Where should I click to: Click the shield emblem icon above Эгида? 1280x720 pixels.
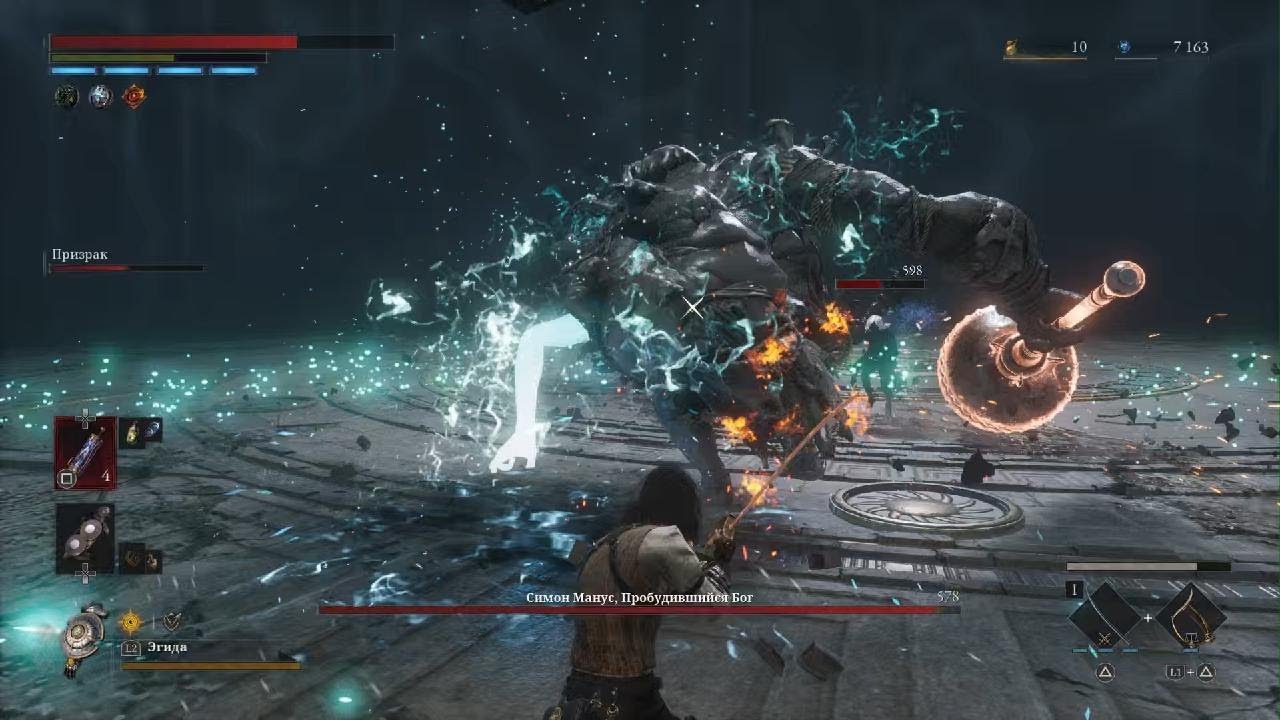coord(172,622)
